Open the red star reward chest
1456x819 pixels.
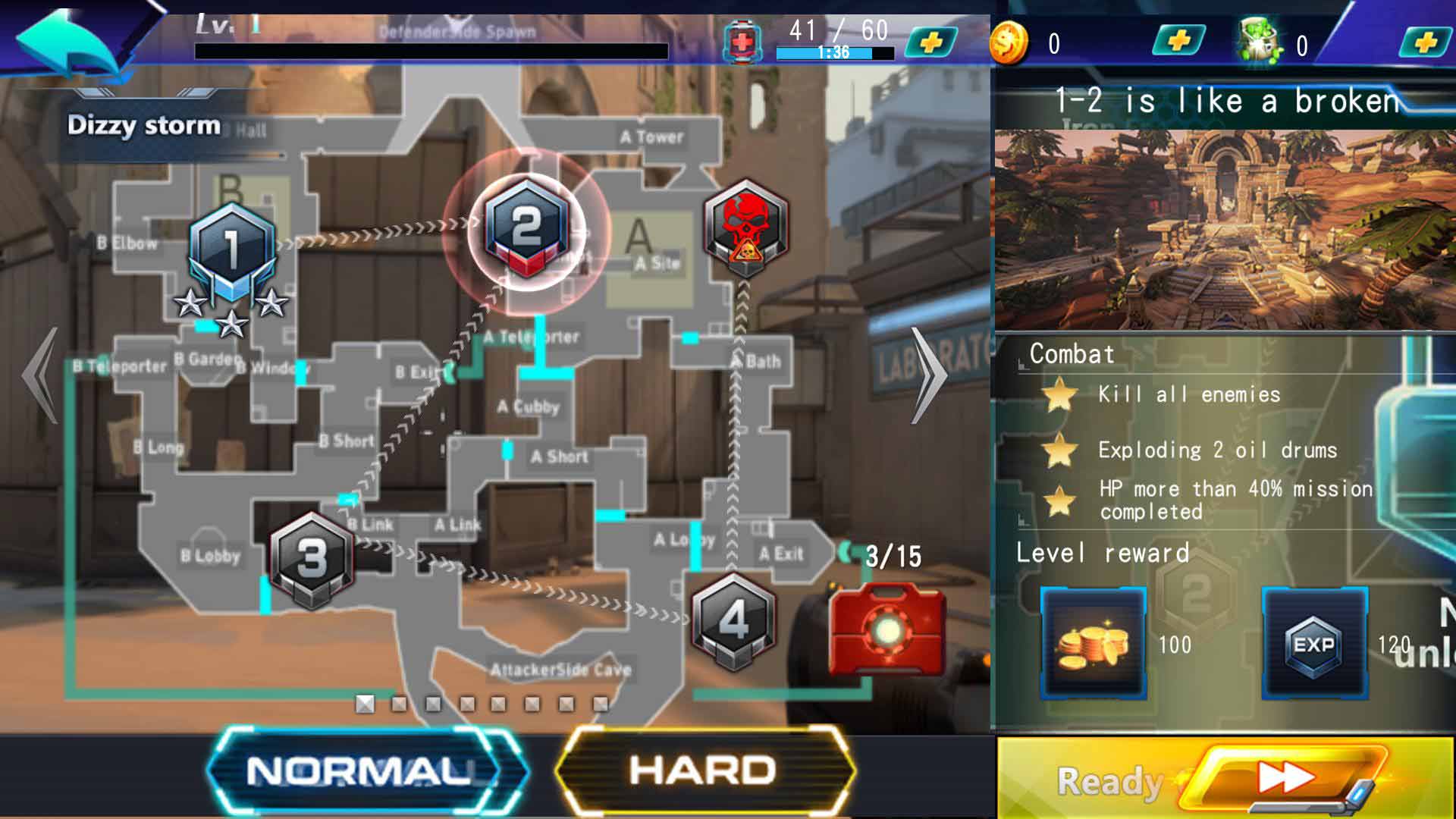point(887,628)
